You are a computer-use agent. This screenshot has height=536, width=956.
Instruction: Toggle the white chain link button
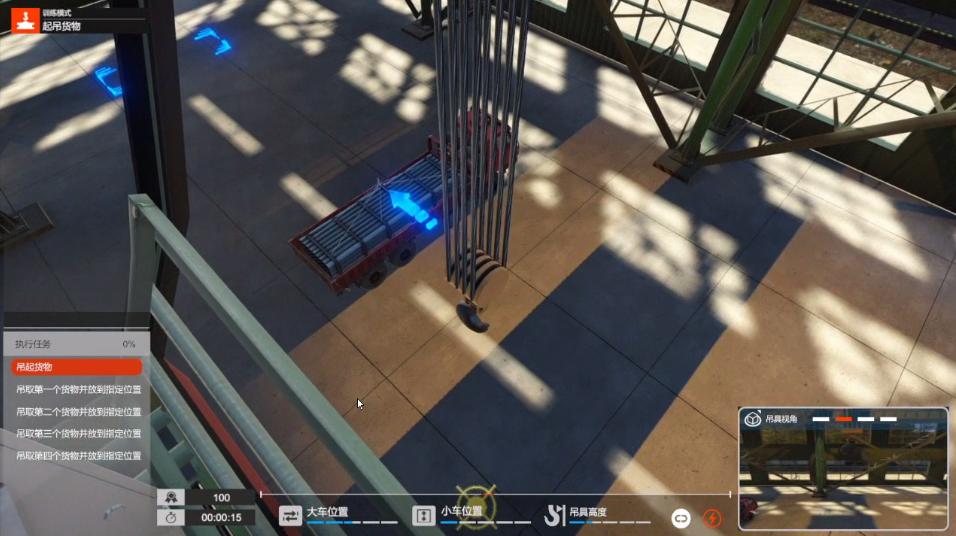(681, 518)
